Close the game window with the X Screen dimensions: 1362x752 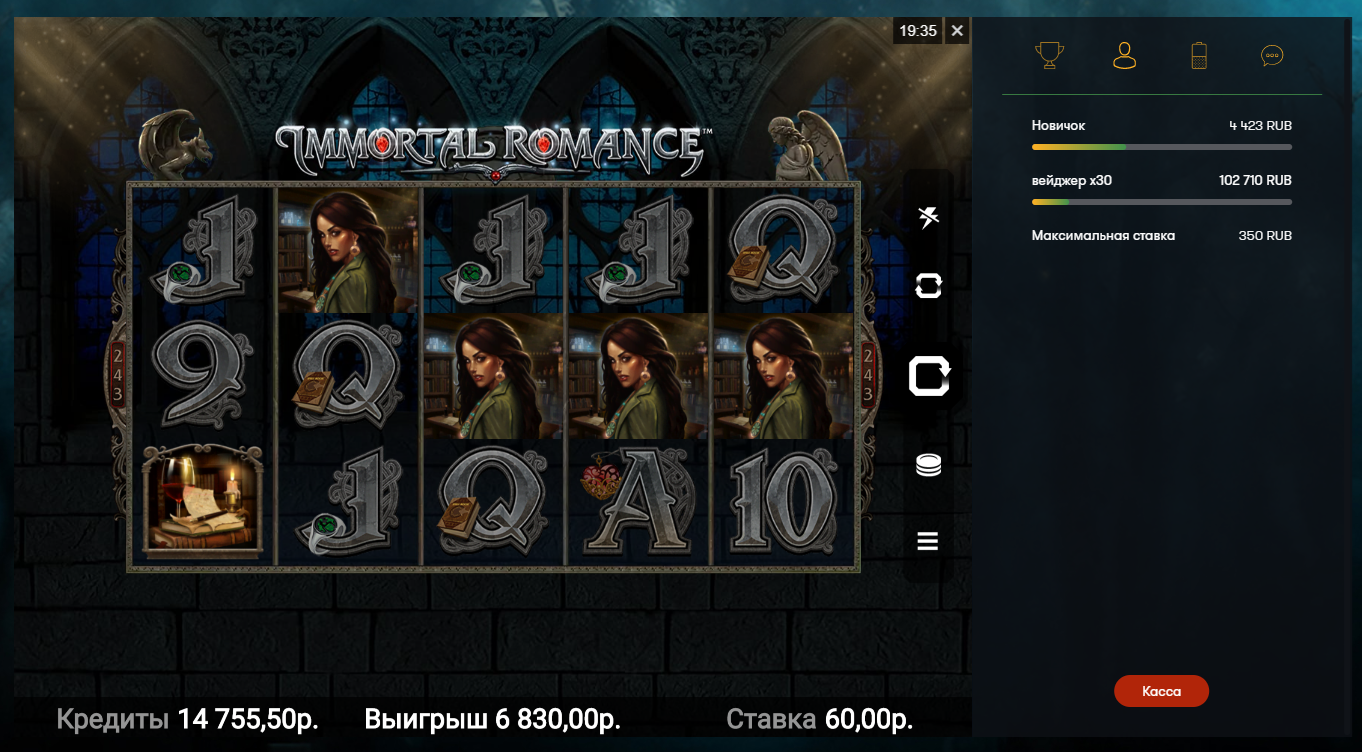957,31
